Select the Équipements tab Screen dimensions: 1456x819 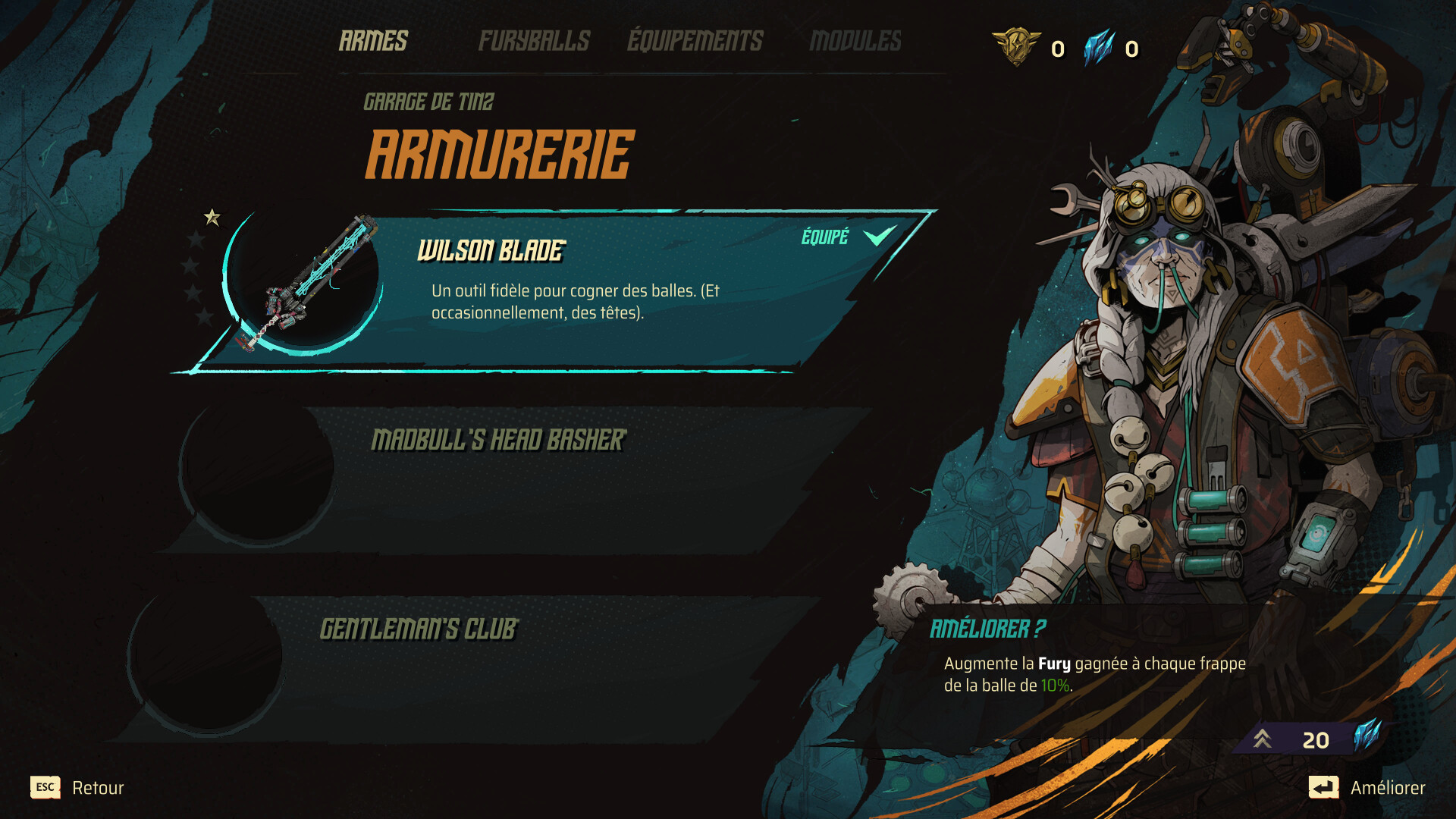point(695,41)
